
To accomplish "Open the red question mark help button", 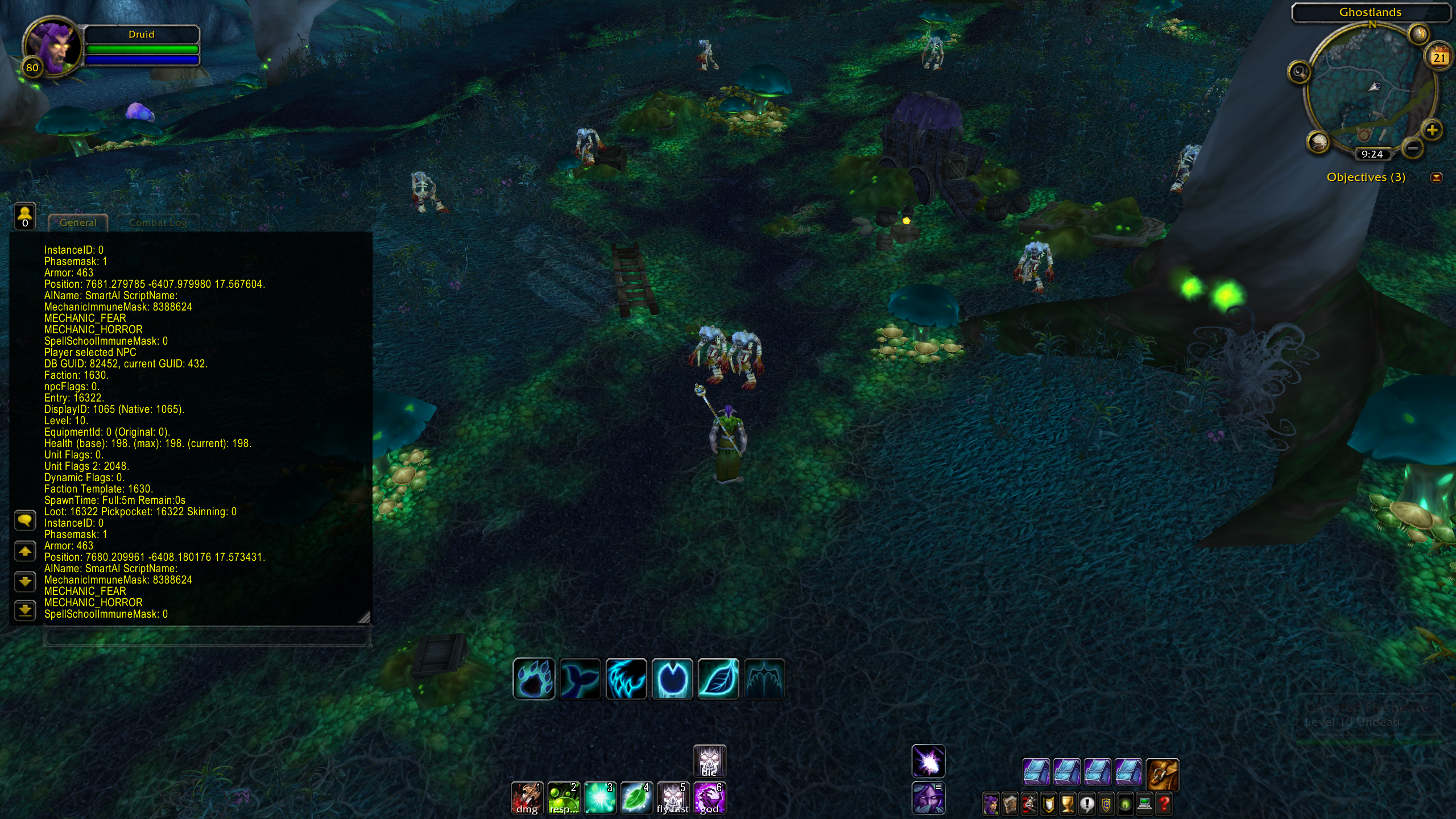I will [x=1164, y=804].
